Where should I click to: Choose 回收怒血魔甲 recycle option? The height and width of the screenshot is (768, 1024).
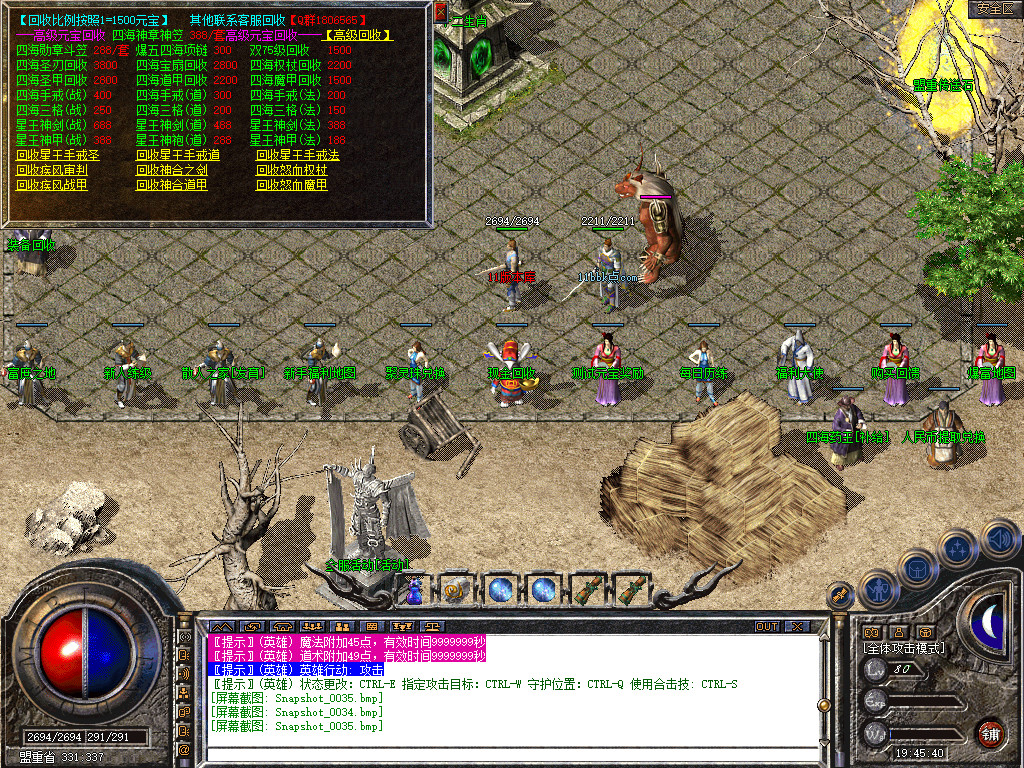point(292,185)
